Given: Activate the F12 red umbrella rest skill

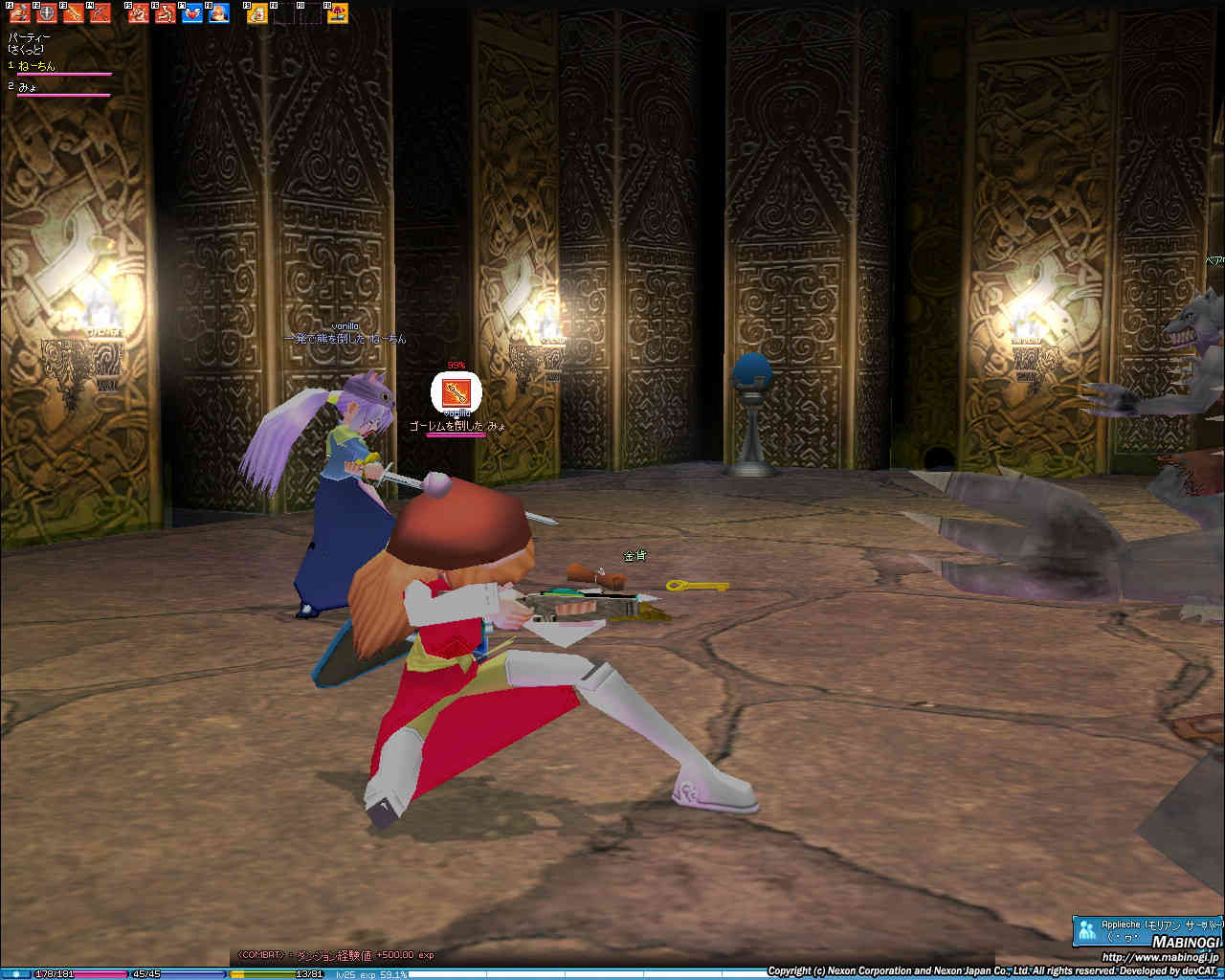Looking at the screenshot, I should coord(337,13).
